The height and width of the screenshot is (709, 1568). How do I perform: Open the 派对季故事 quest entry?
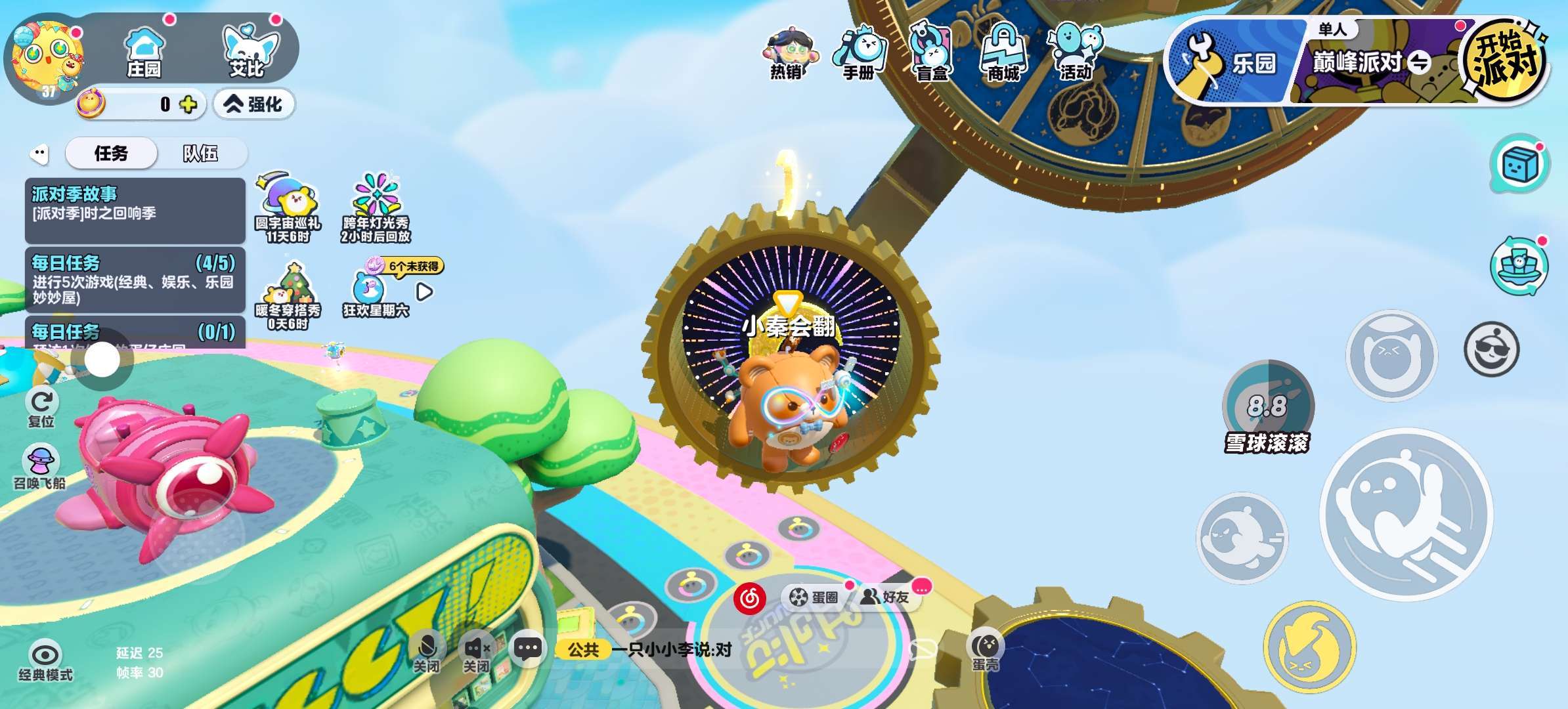pyautogui.click(x=135, y=210)
